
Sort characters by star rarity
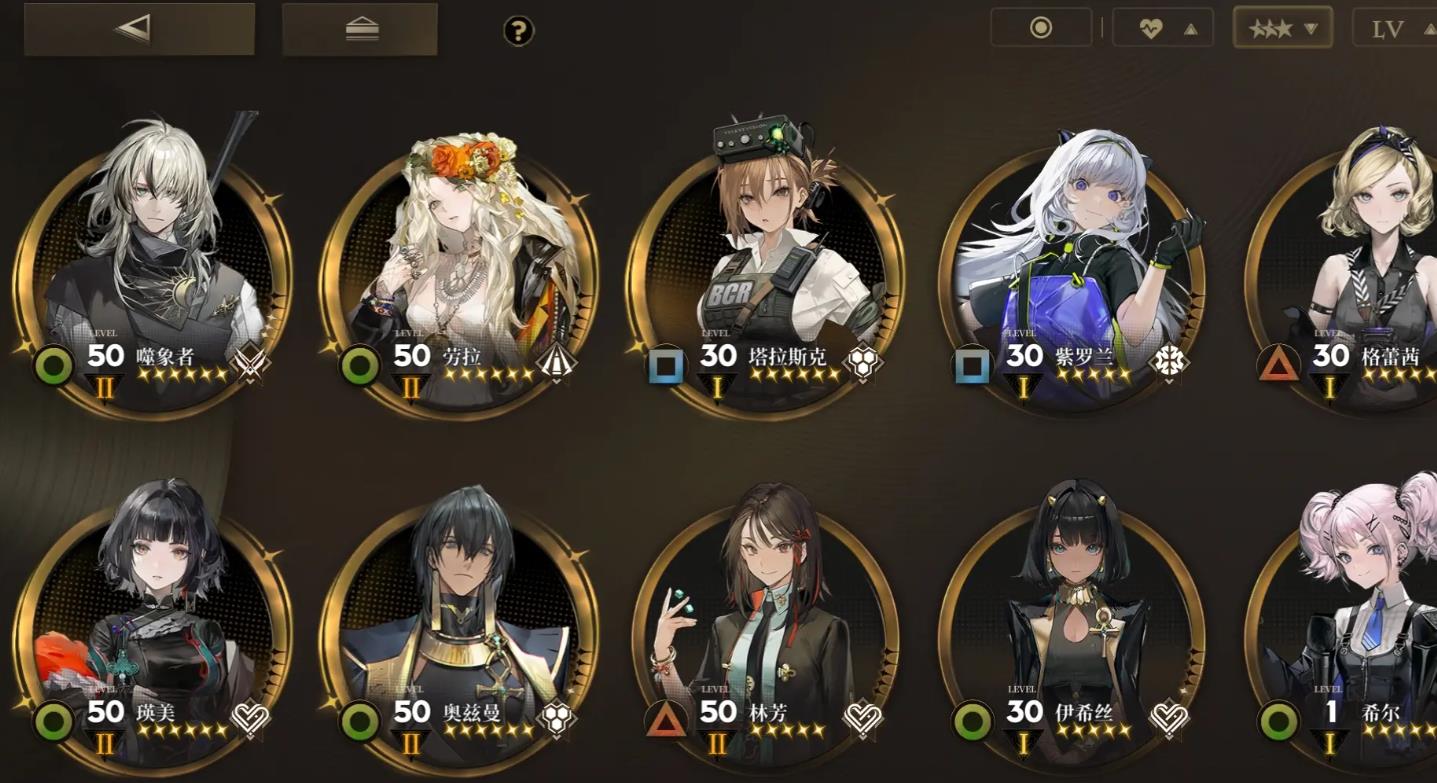tap(1282, 29)
